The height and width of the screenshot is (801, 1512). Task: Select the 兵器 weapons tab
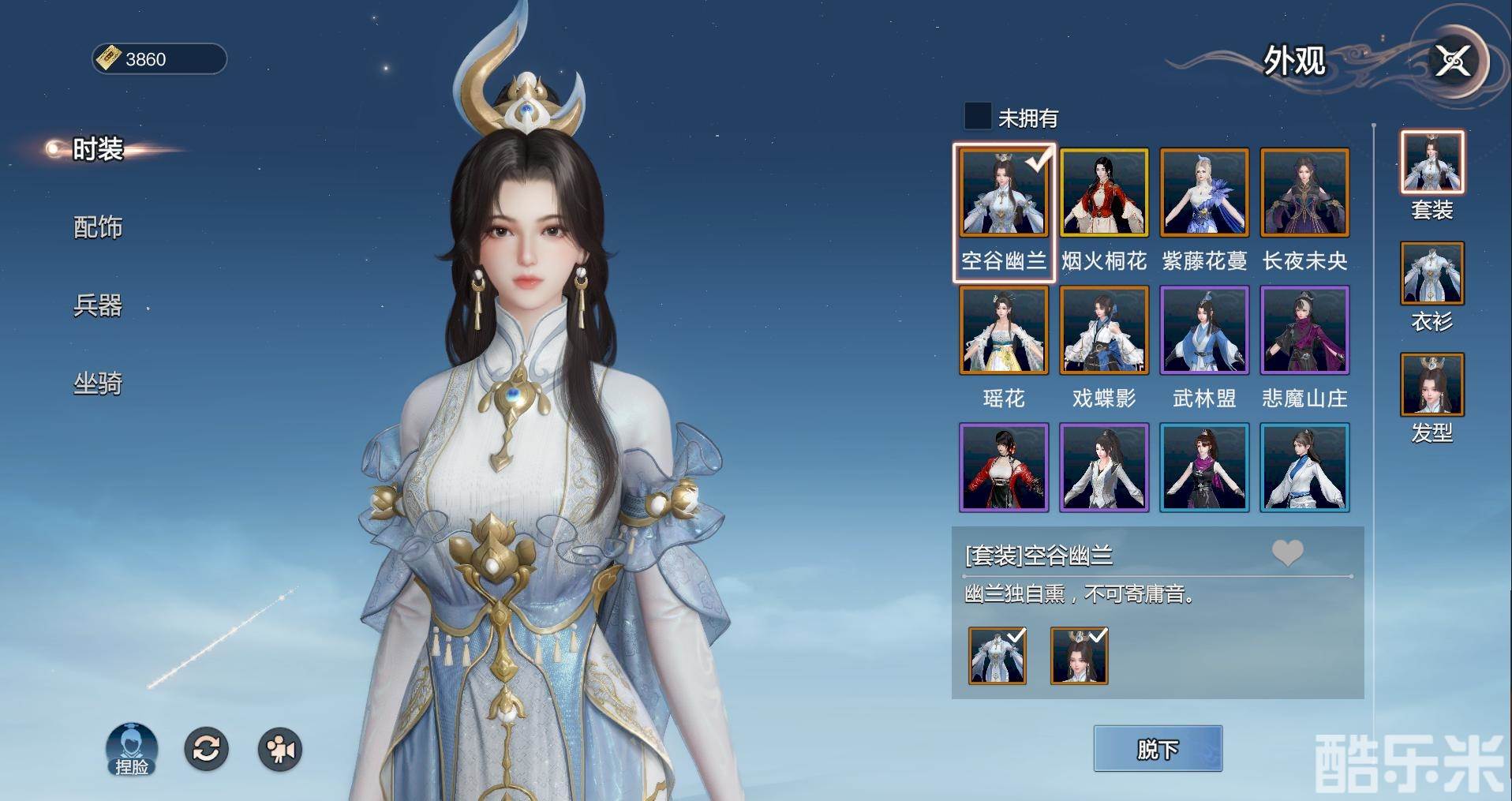click(98, 305)
